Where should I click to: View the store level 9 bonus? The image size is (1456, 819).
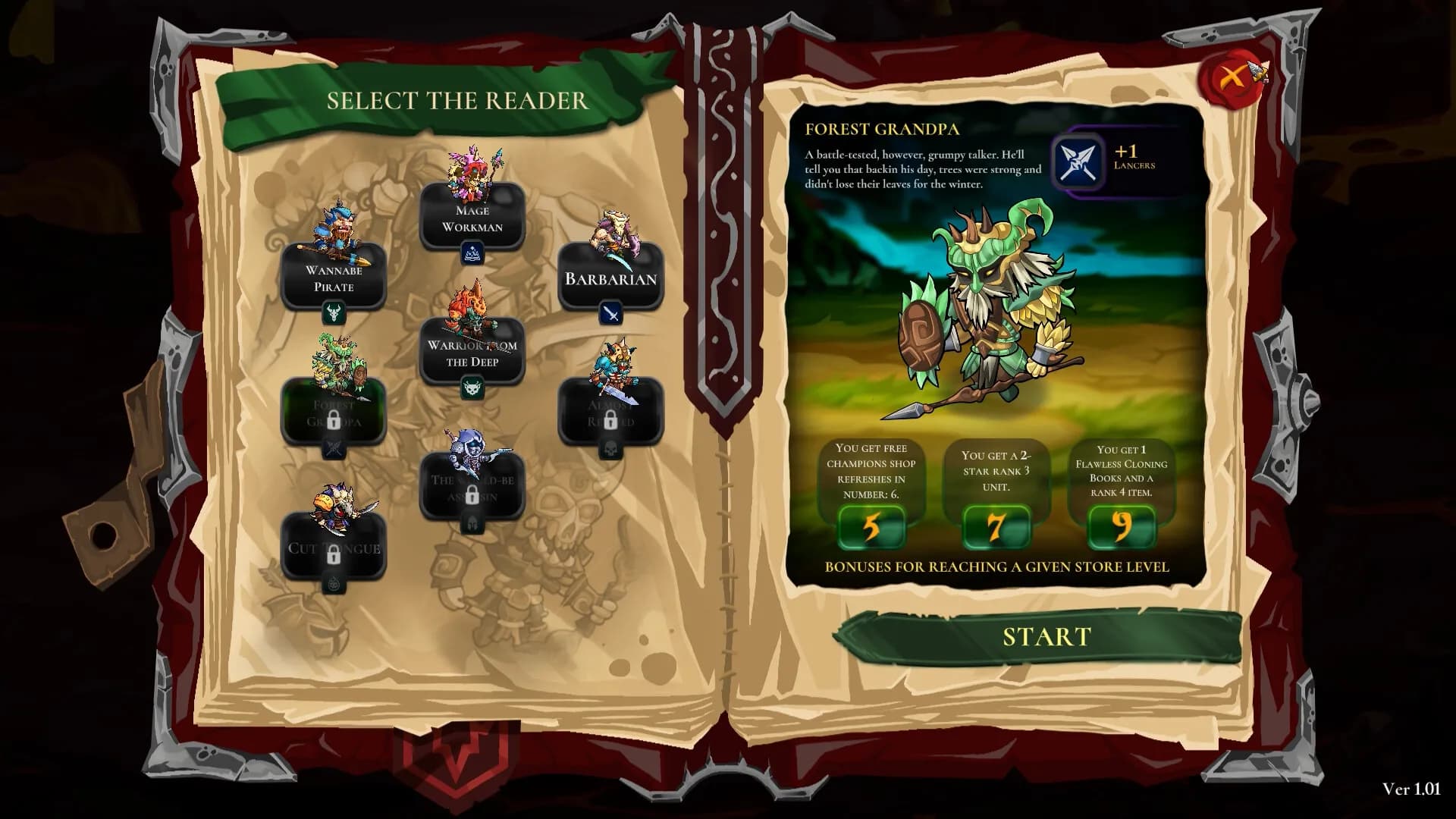[1121, 526]
